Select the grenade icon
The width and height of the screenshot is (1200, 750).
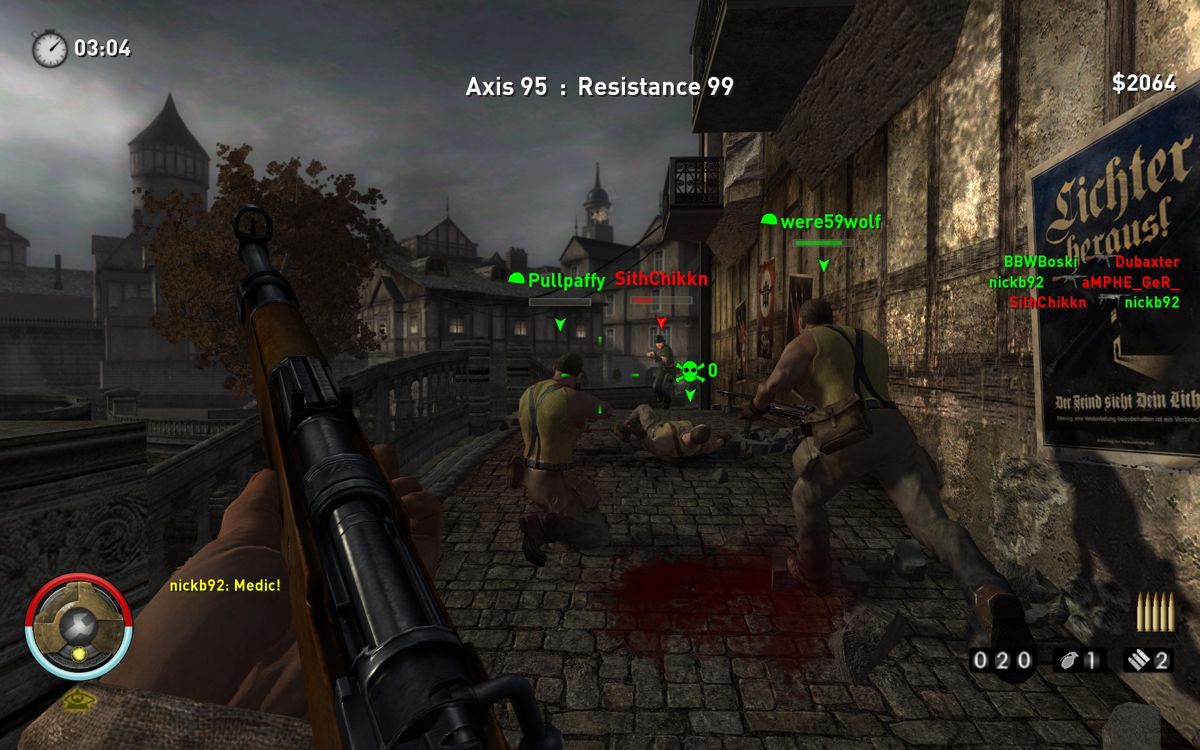point(1066,660)
